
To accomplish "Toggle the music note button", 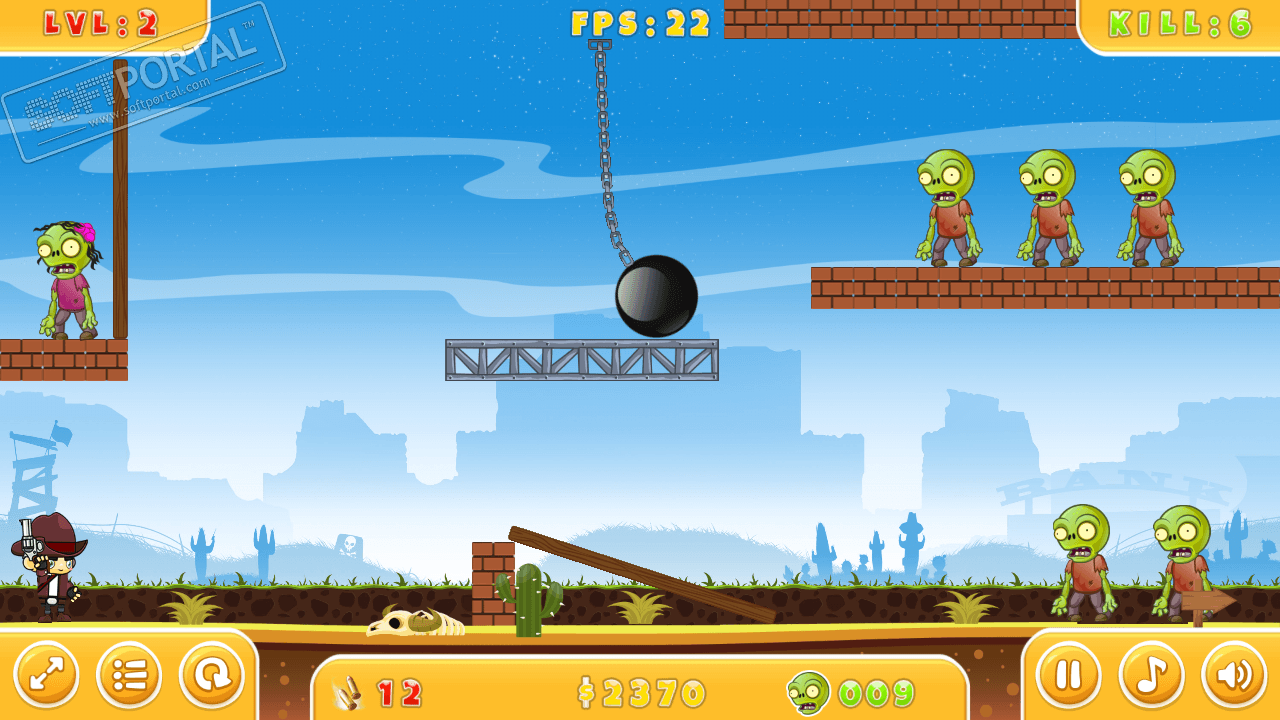I will [x=1151, y=675].
